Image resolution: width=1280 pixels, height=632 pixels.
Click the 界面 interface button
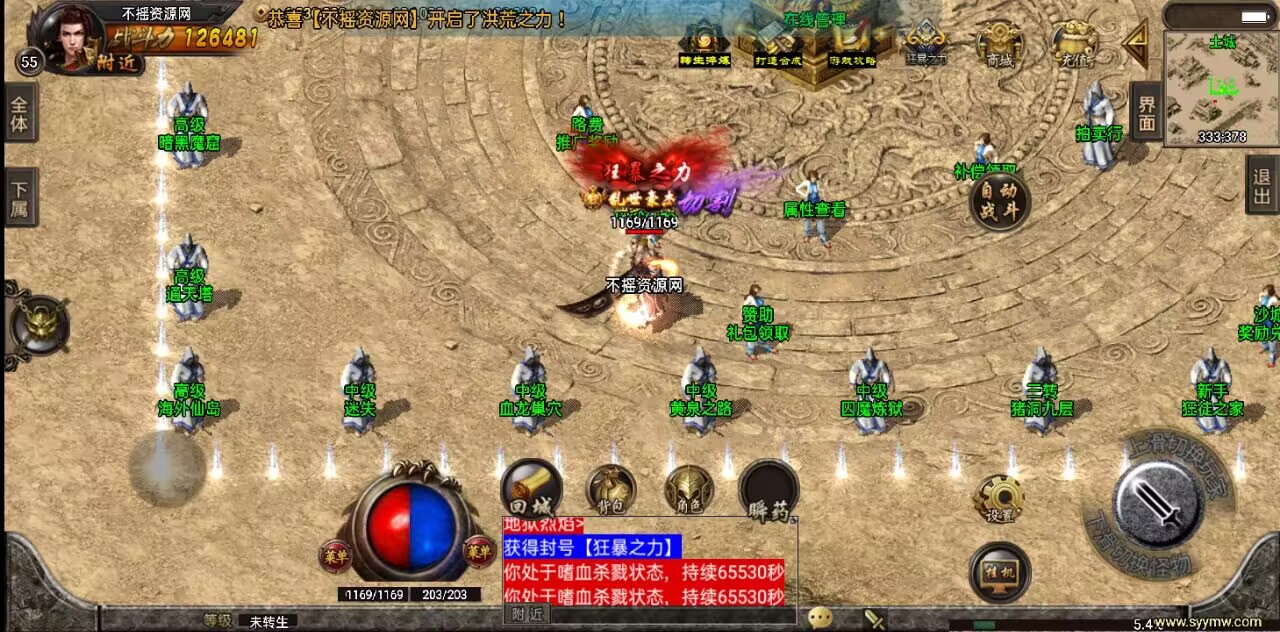point(1146,112)
